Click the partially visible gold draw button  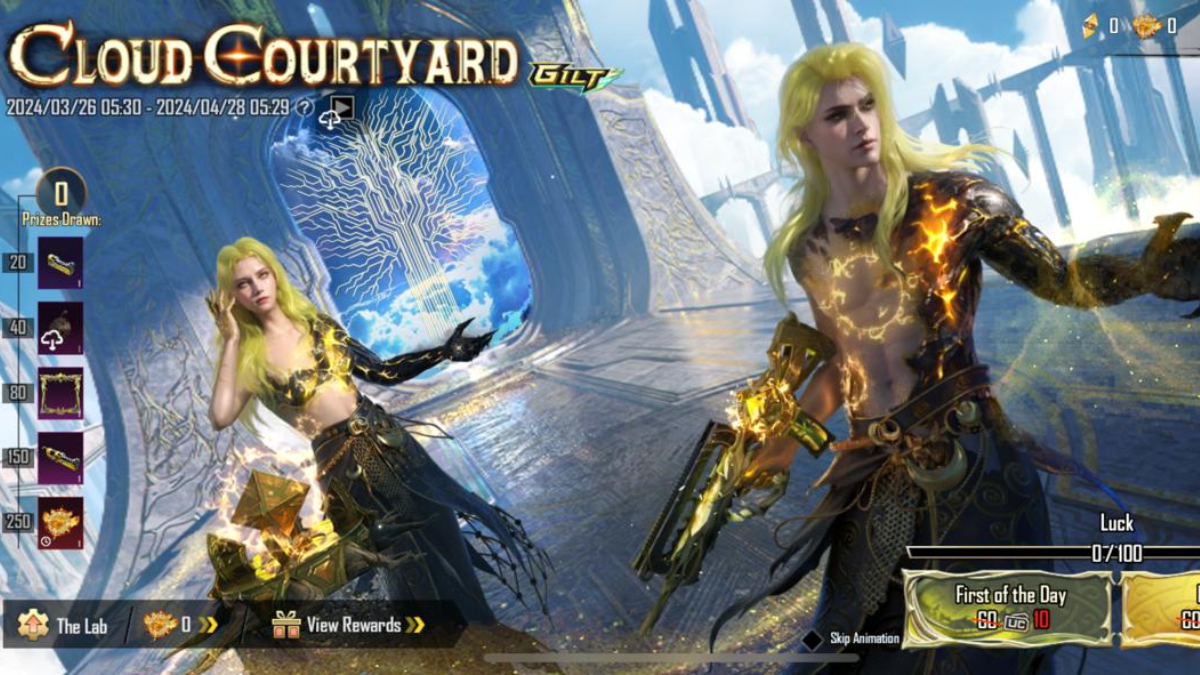pyautogui.click(x=1163, y=608)
